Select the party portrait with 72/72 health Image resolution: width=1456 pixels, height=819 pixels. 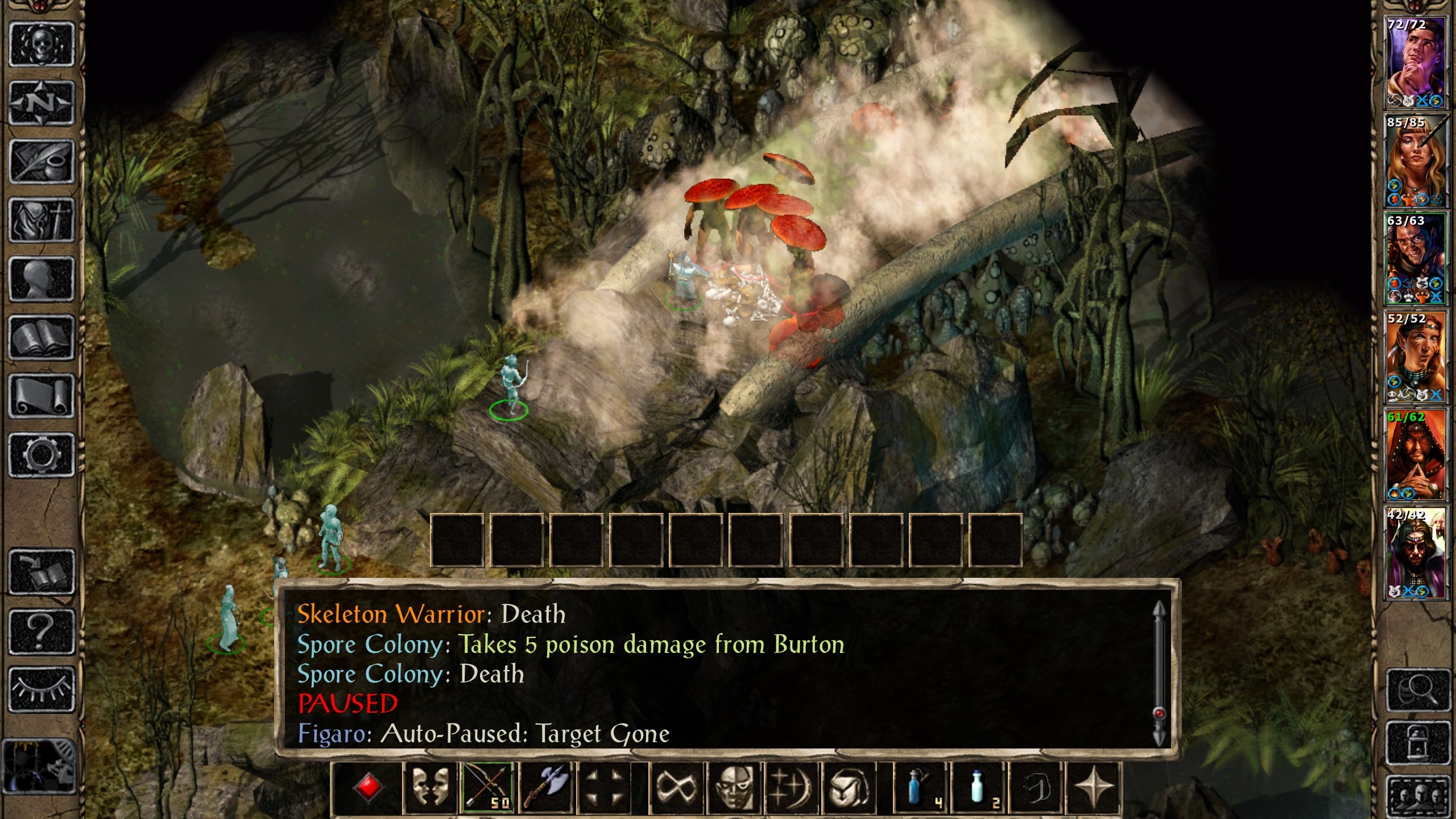[1415, 63]
